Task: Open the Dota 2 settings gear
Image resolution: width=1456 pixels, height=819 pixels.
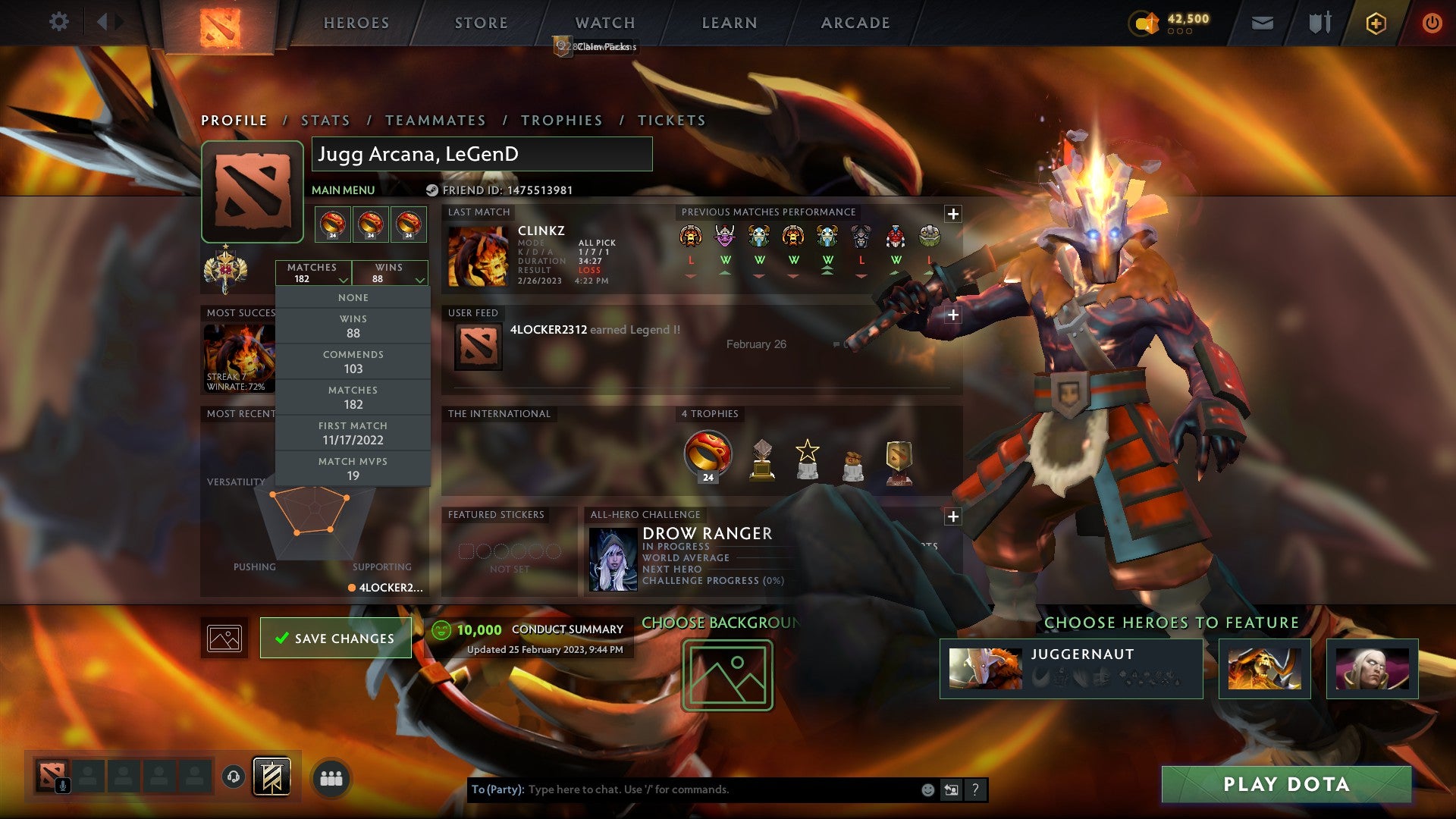Action: 58,22
